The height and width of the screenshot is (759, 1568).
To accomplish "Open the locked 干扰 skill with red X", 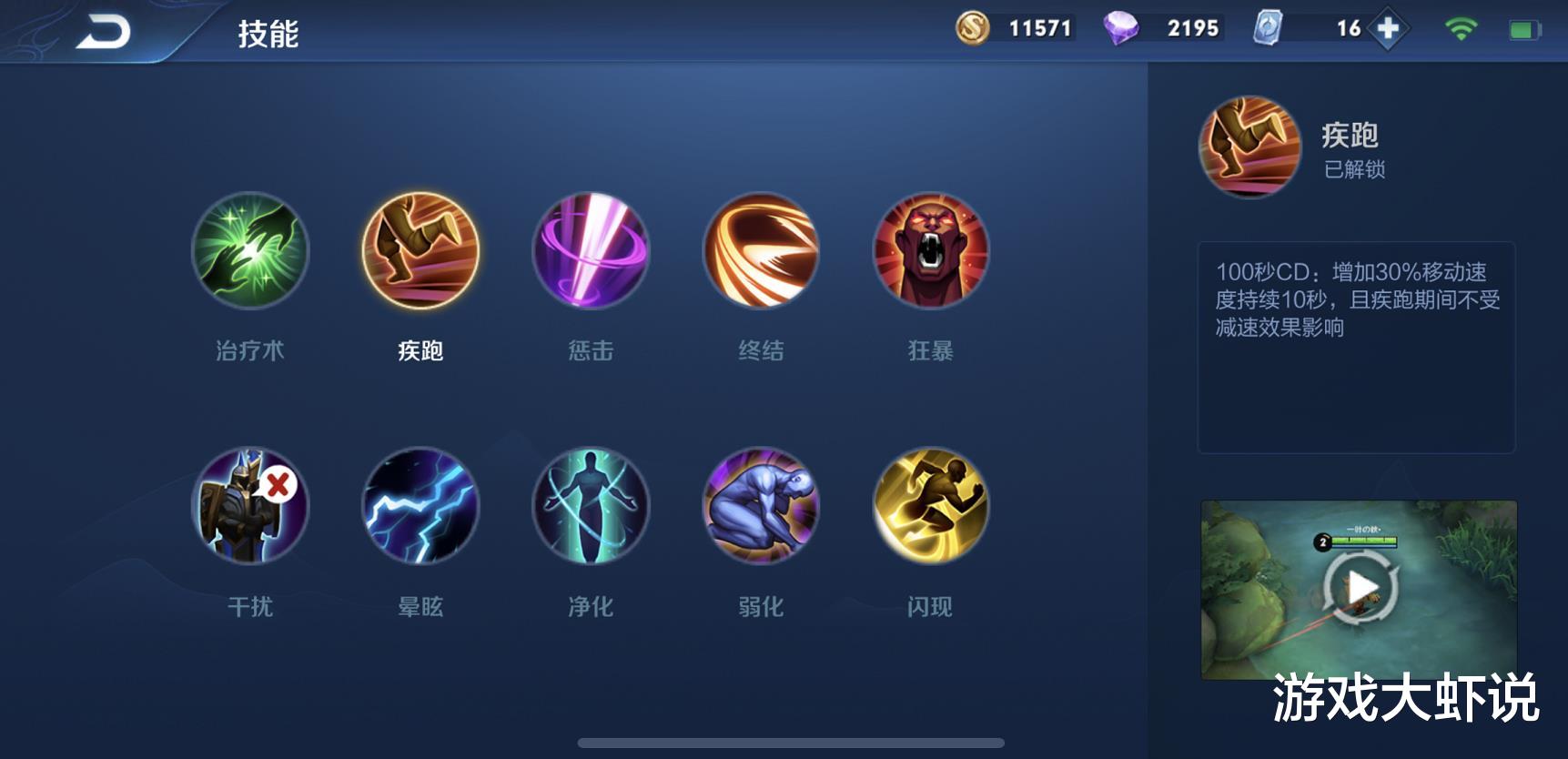I will point(249,507).
